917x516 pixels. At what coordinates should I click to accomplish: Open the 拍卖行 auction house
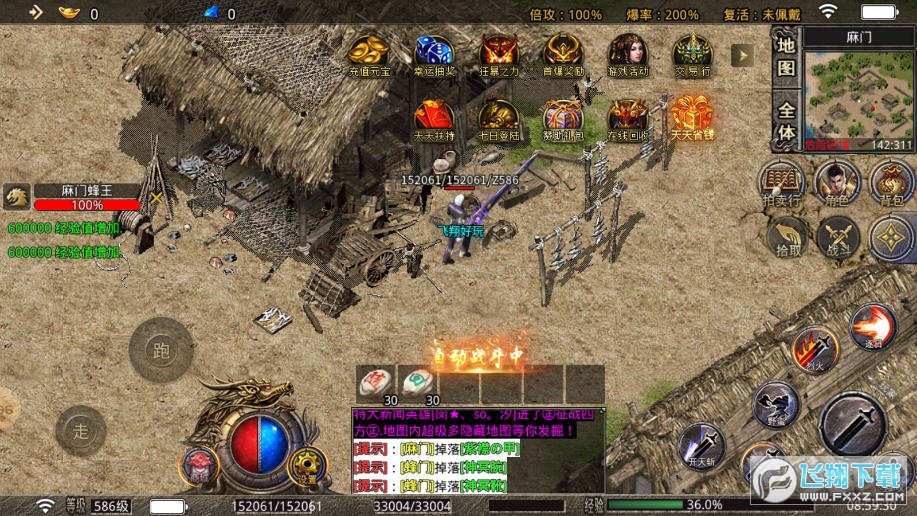click(x=782, y=183)
